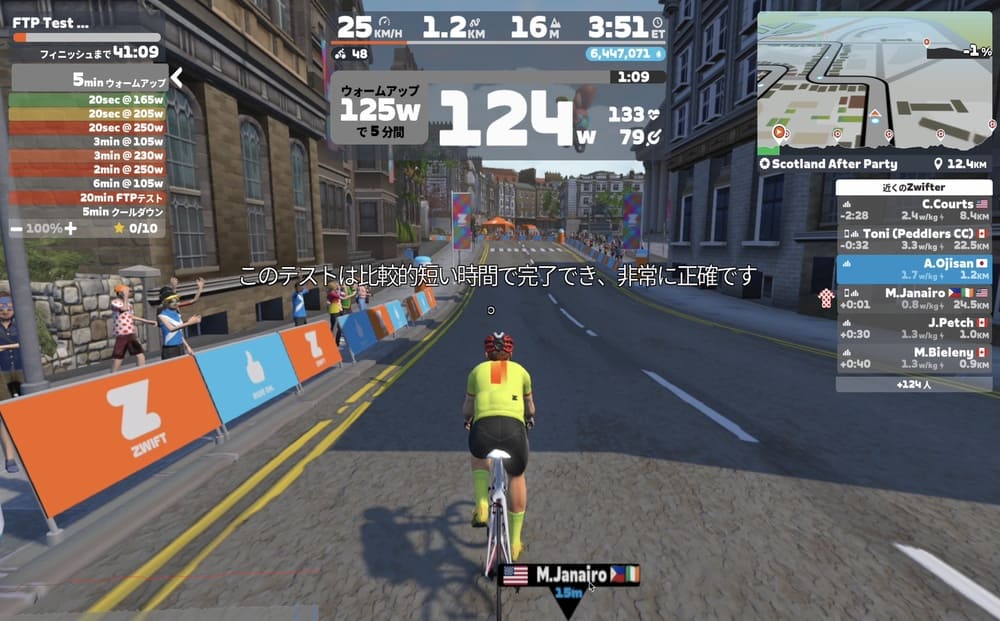Increase workout intensity with the plus button
This screenshot has width=1000, height=621.
click(70, 228)
